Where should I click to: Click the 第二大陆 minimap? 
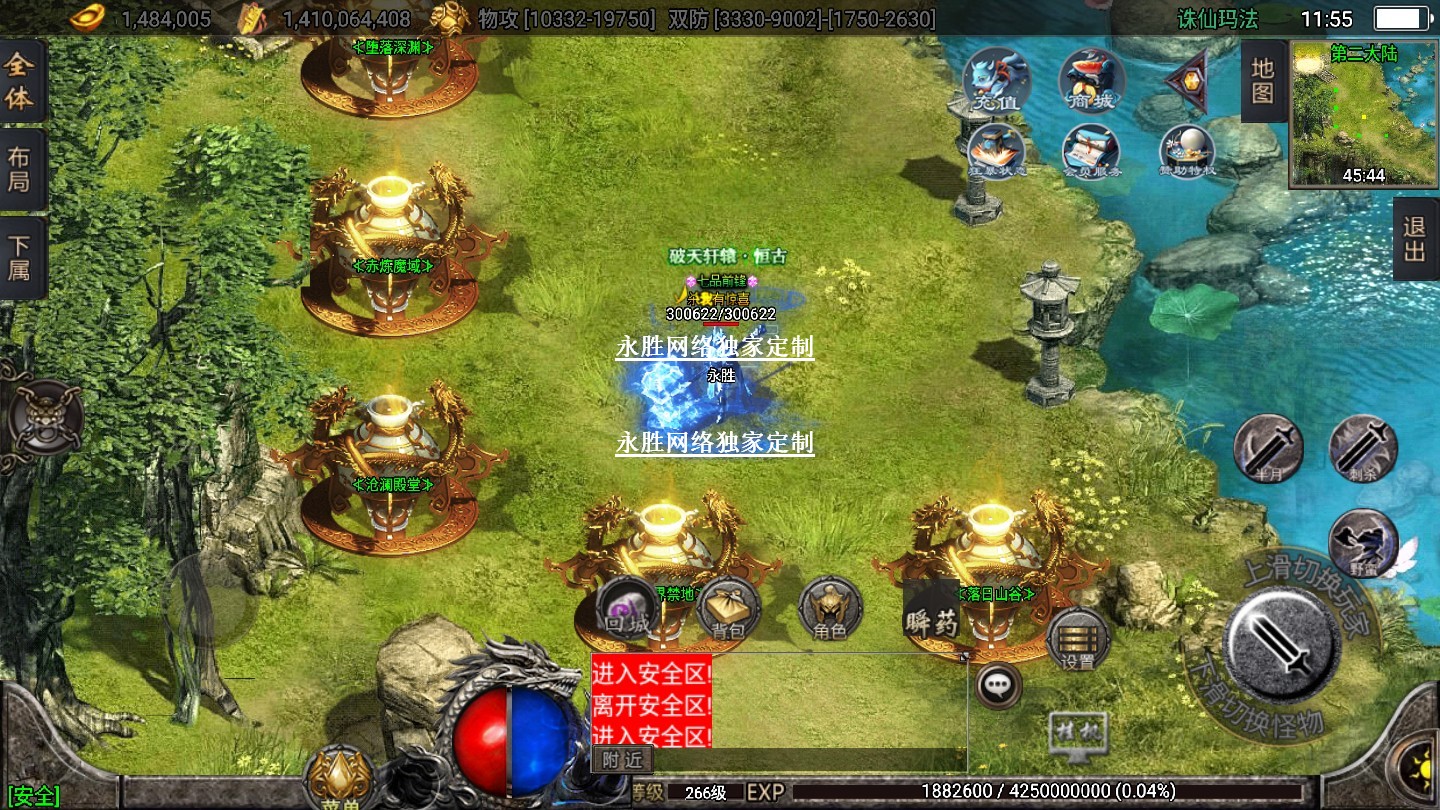click(1364, 114)
